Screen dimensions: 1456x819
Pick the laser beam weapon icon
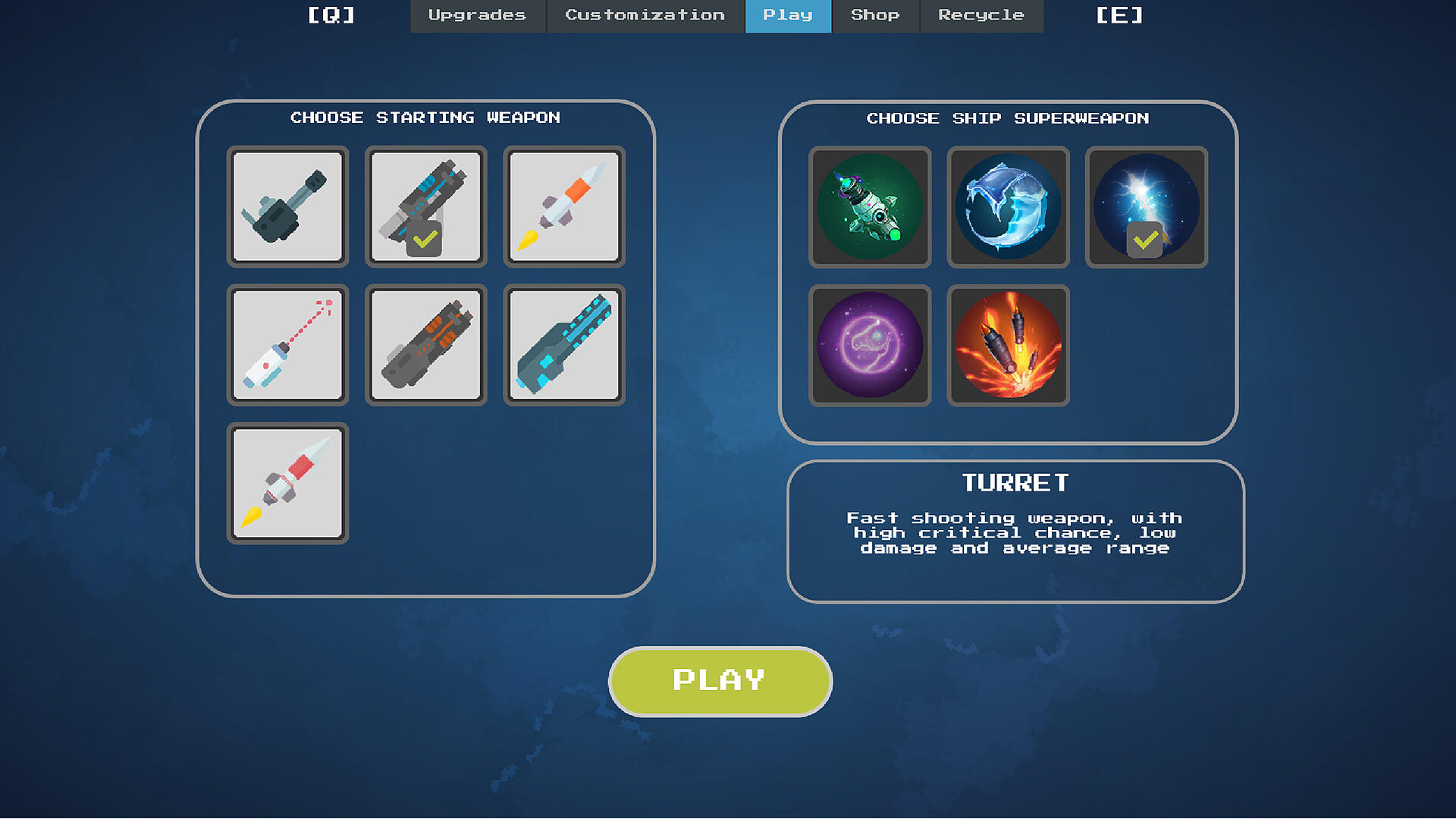pyautogui.click(x=287, y=345)
